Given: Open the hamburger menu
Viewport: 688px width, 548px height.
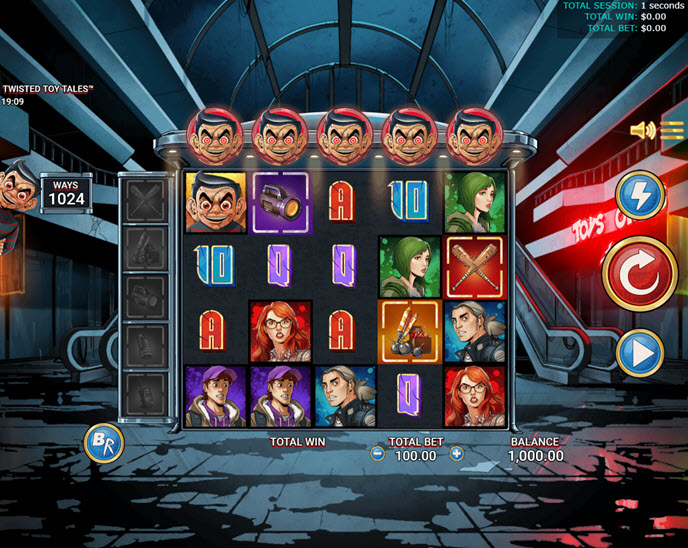Looking at the screenshot, I should point(672,129).
